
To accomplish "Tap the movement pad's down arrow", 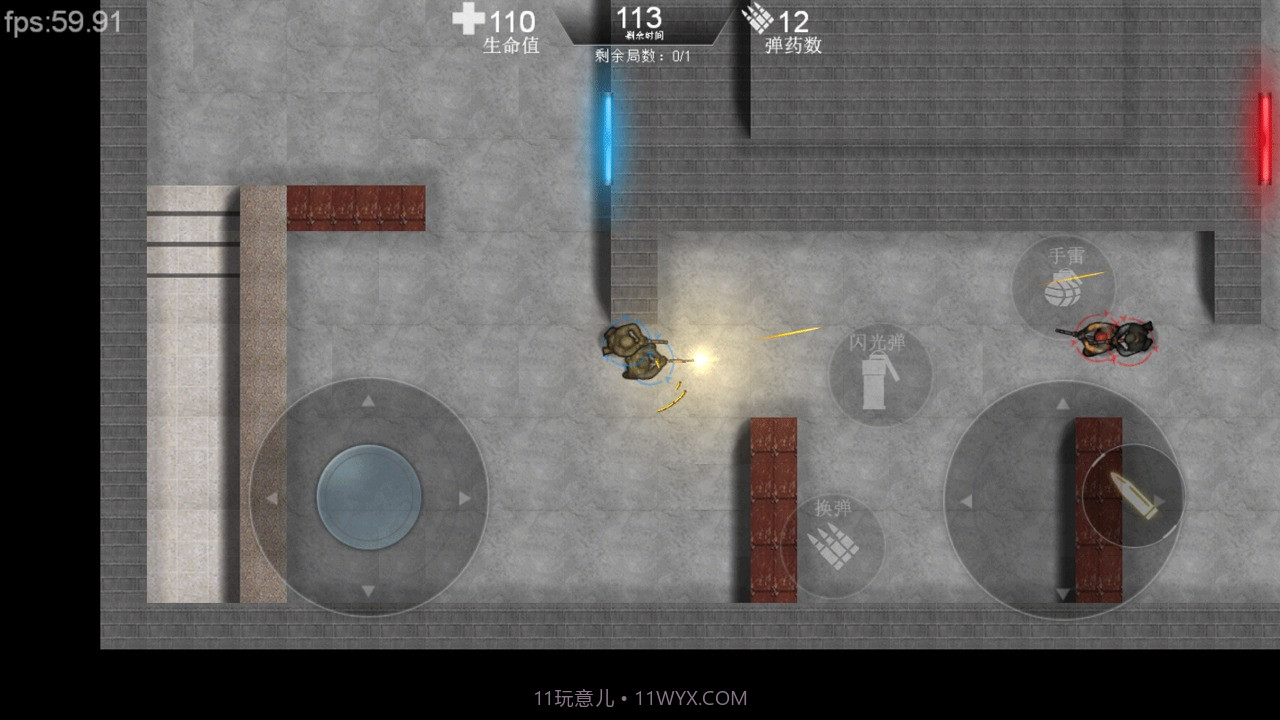I will click(x=368, y=592).
